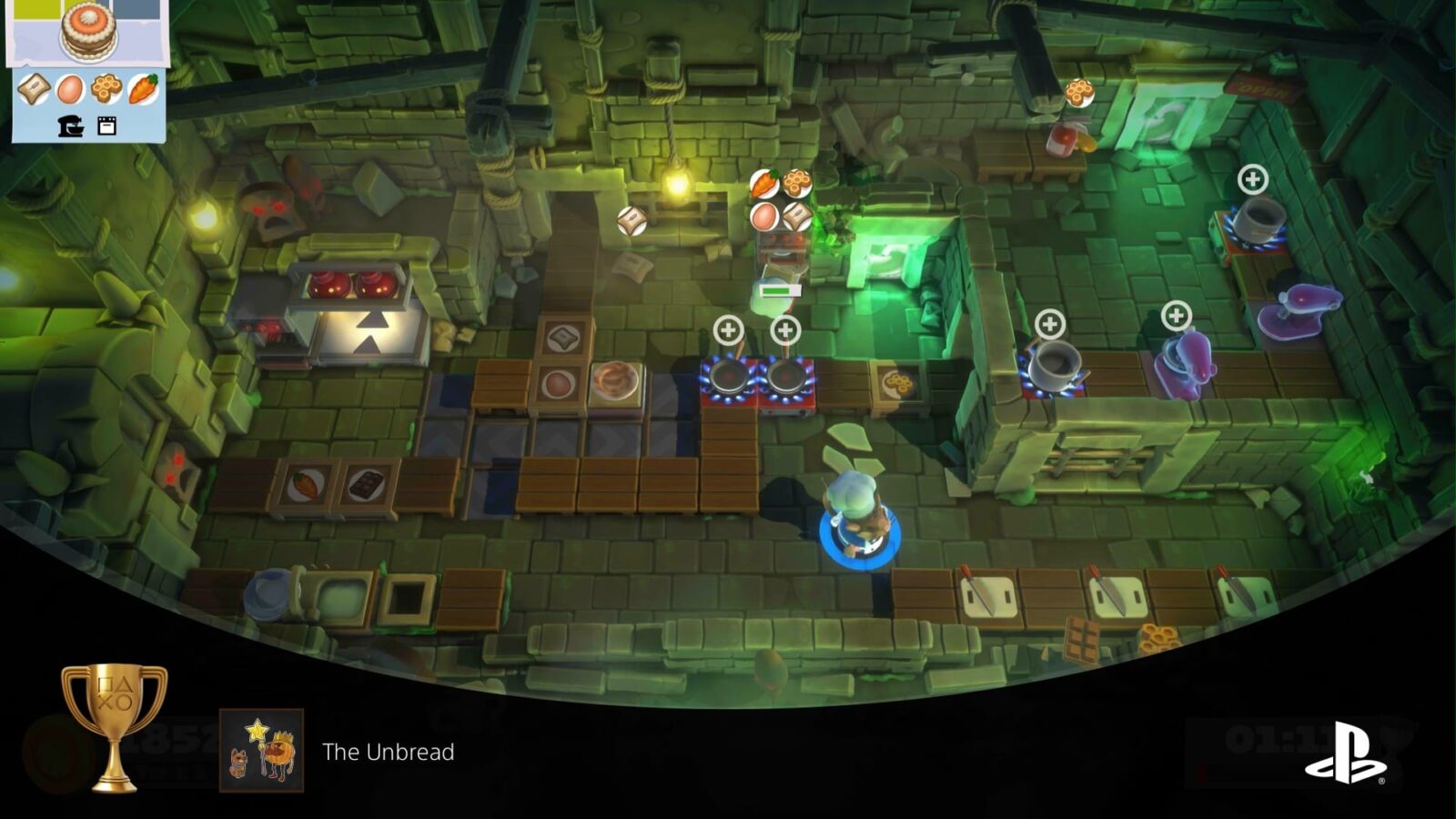1456x819 pixels.
Task: Click the egg icon in the recipe card
Action: tap(71, 89)
